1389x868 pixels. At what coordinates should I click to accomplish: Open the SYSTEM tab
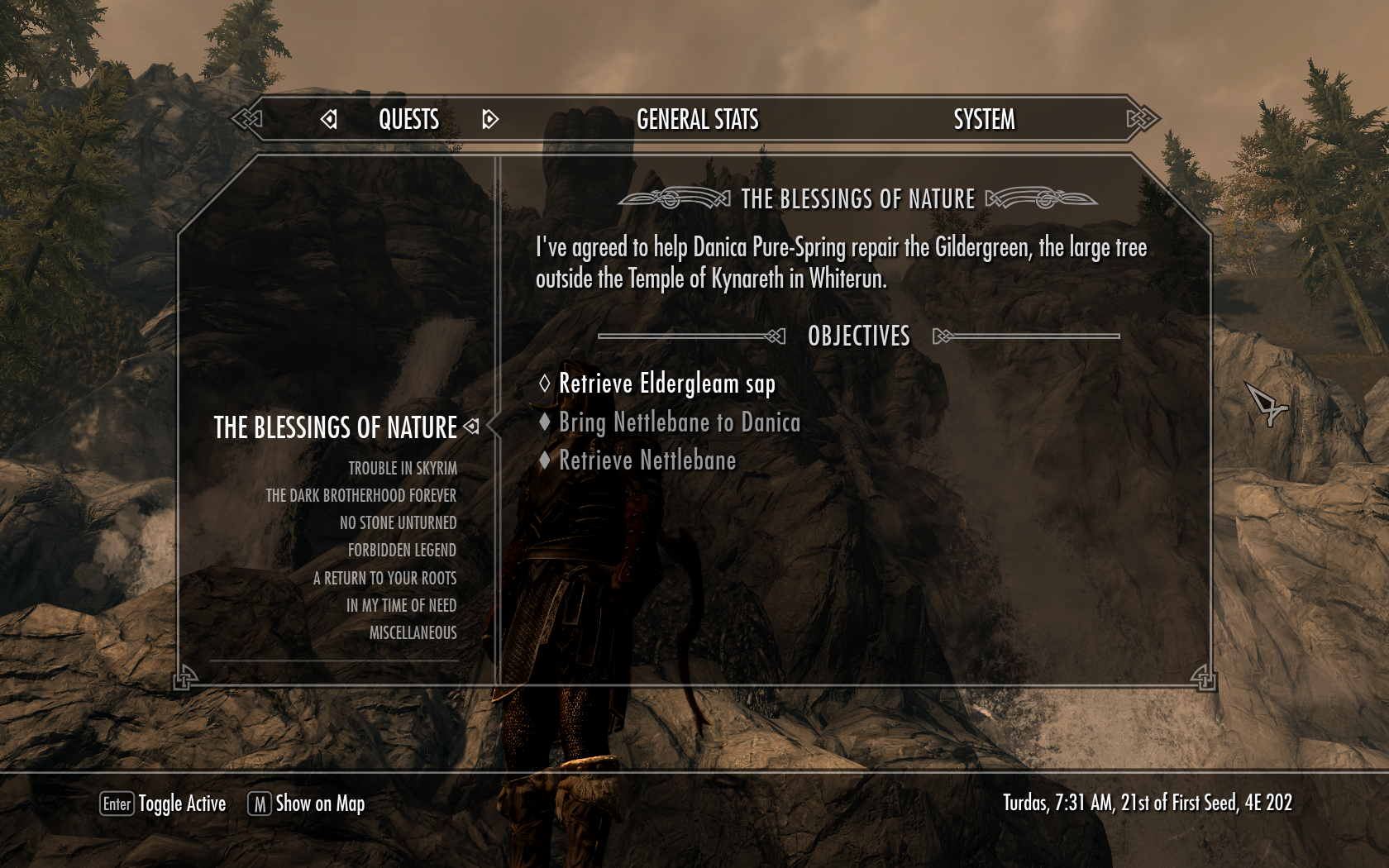(x=983, y=120)
